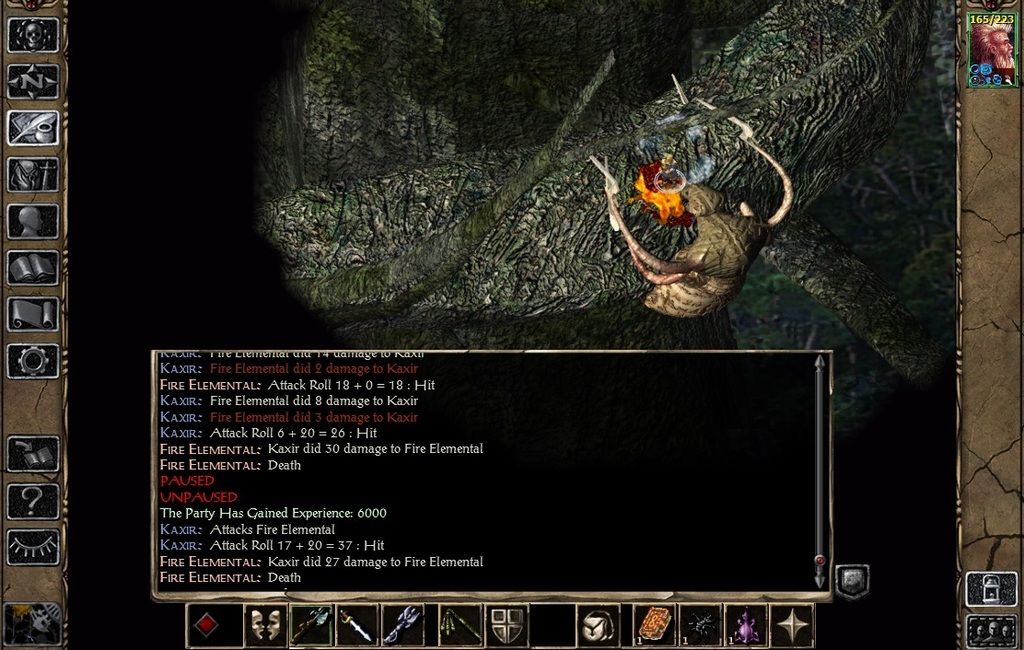1024x650 pixels.
Task: Click the red diamond action button
Action: [206, 625]
